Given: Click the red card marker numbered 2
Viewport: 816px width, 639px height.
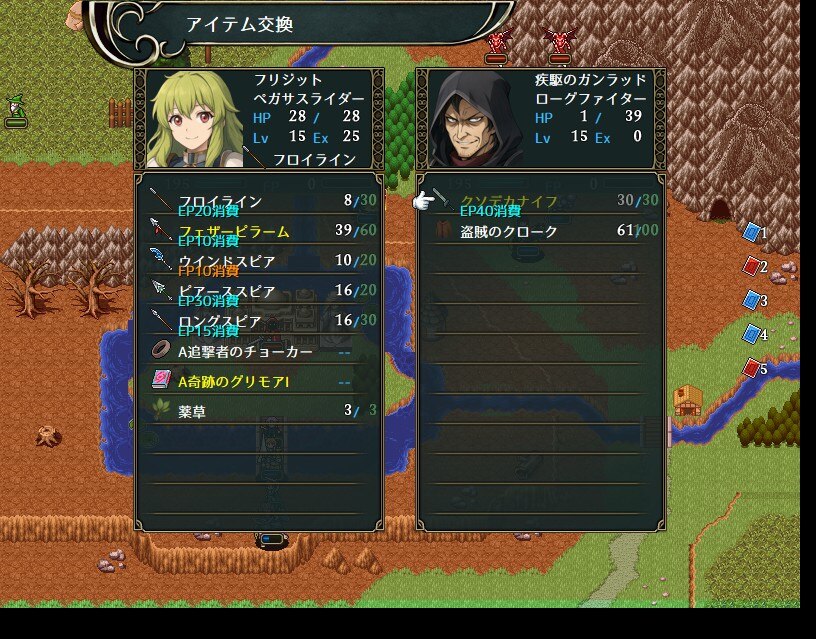Looking at the screenshot, I should click(752, 266).
